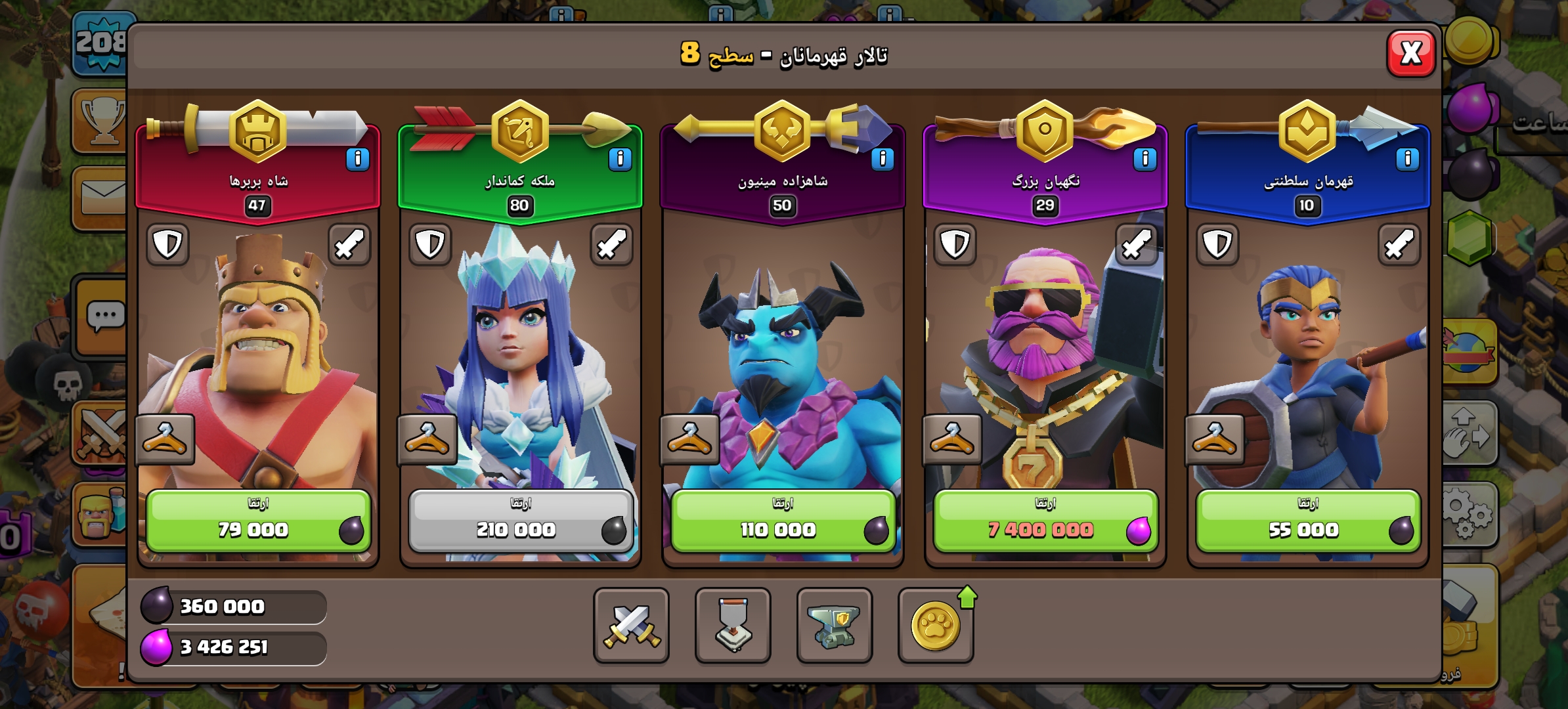Open the hero banner pedestal button

point(733,625)
